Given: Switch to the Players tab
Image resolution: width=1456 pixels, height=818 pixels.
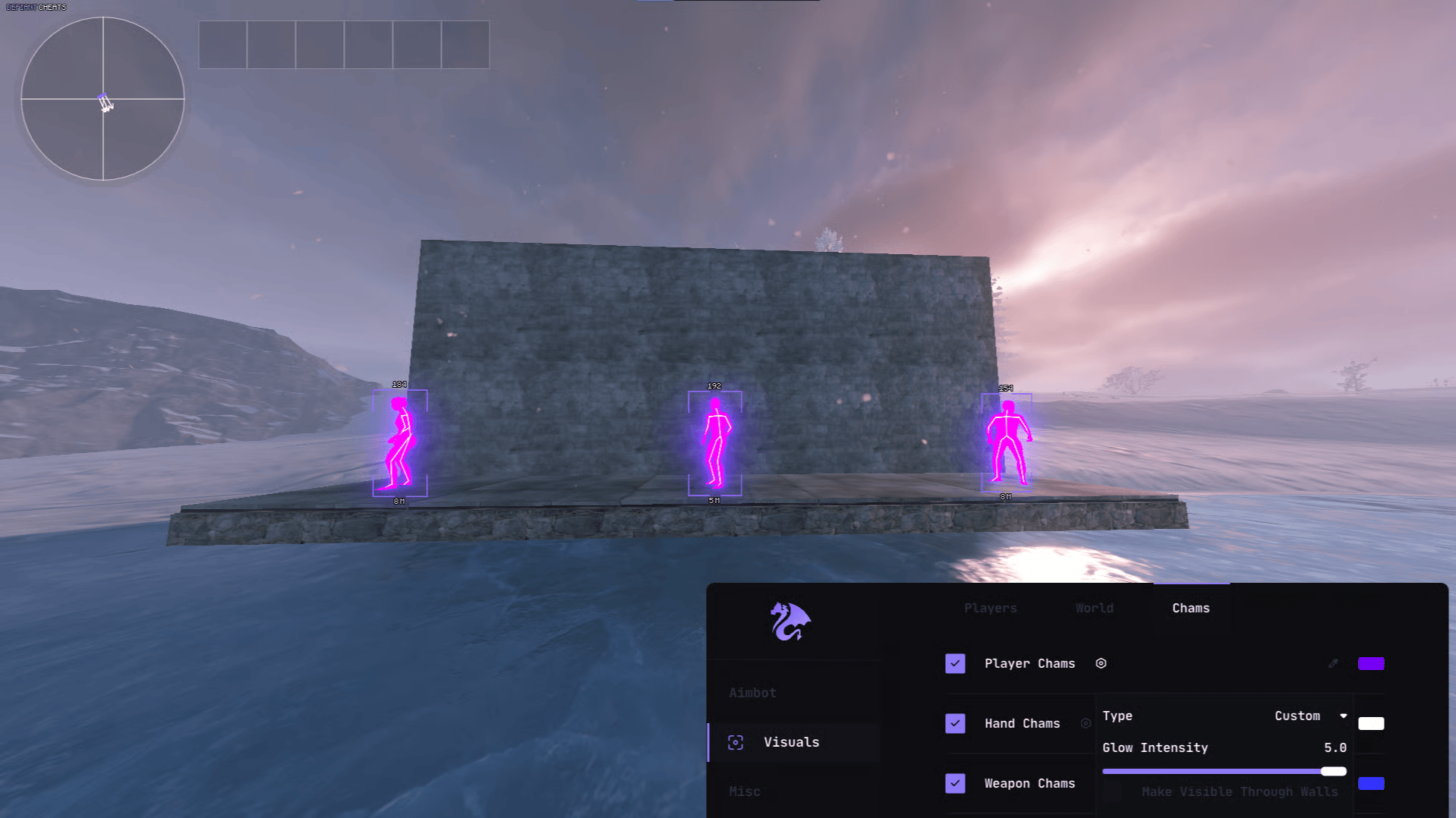Looking at the screenshot, I should click(x=990, y=608).
